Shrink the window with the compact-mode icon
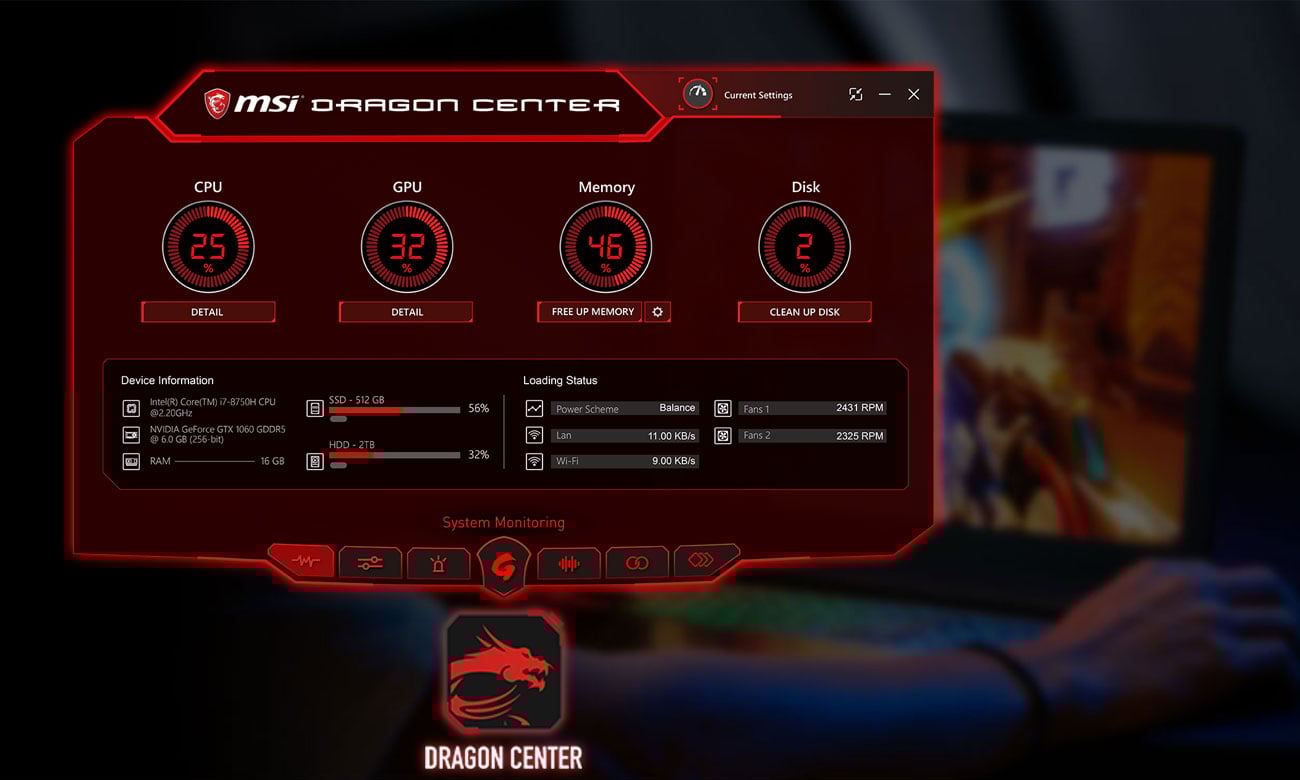 (855, 94)
